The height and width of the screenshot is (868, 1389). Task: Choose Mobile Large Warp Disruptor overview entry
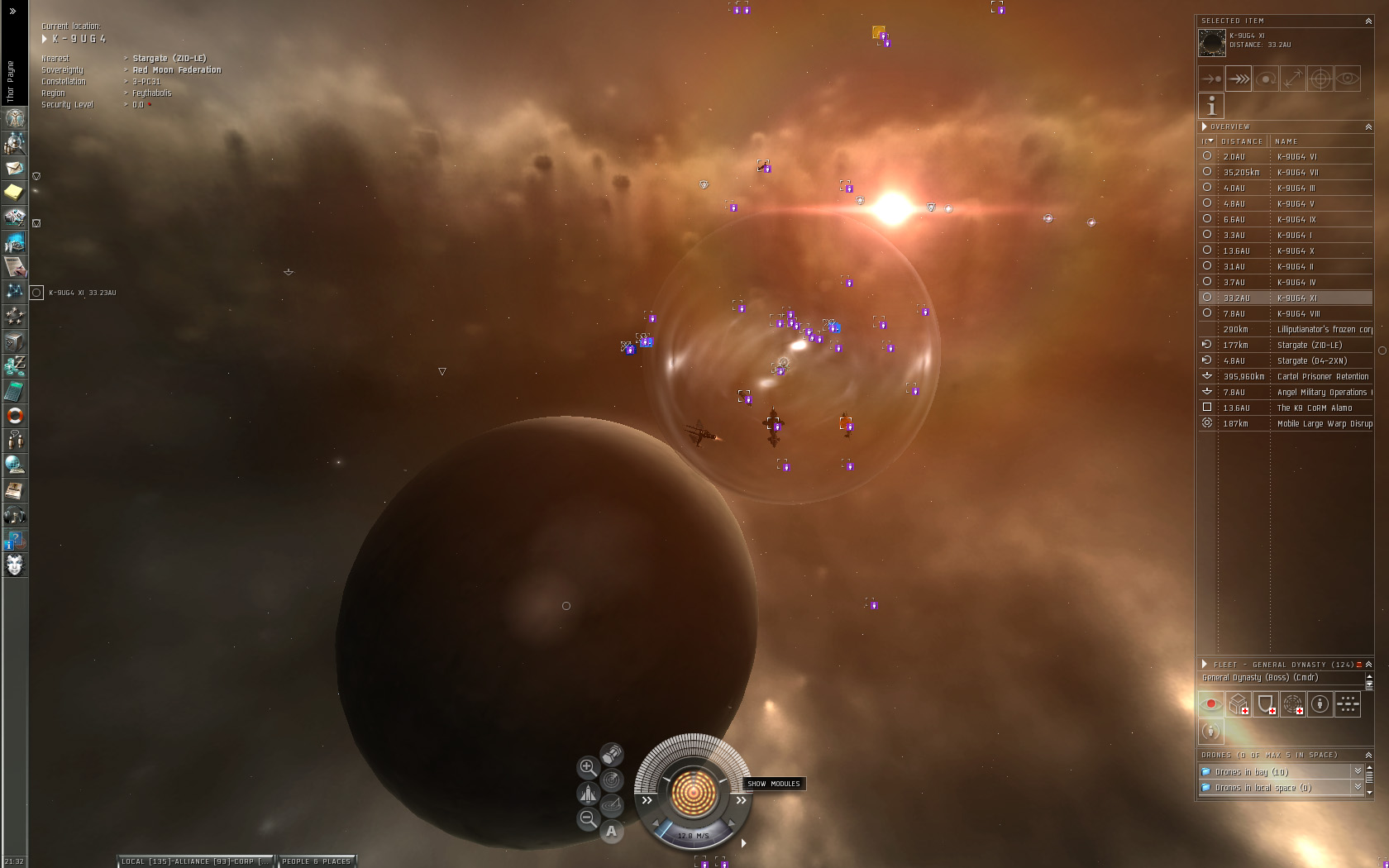coord(1323,423)
